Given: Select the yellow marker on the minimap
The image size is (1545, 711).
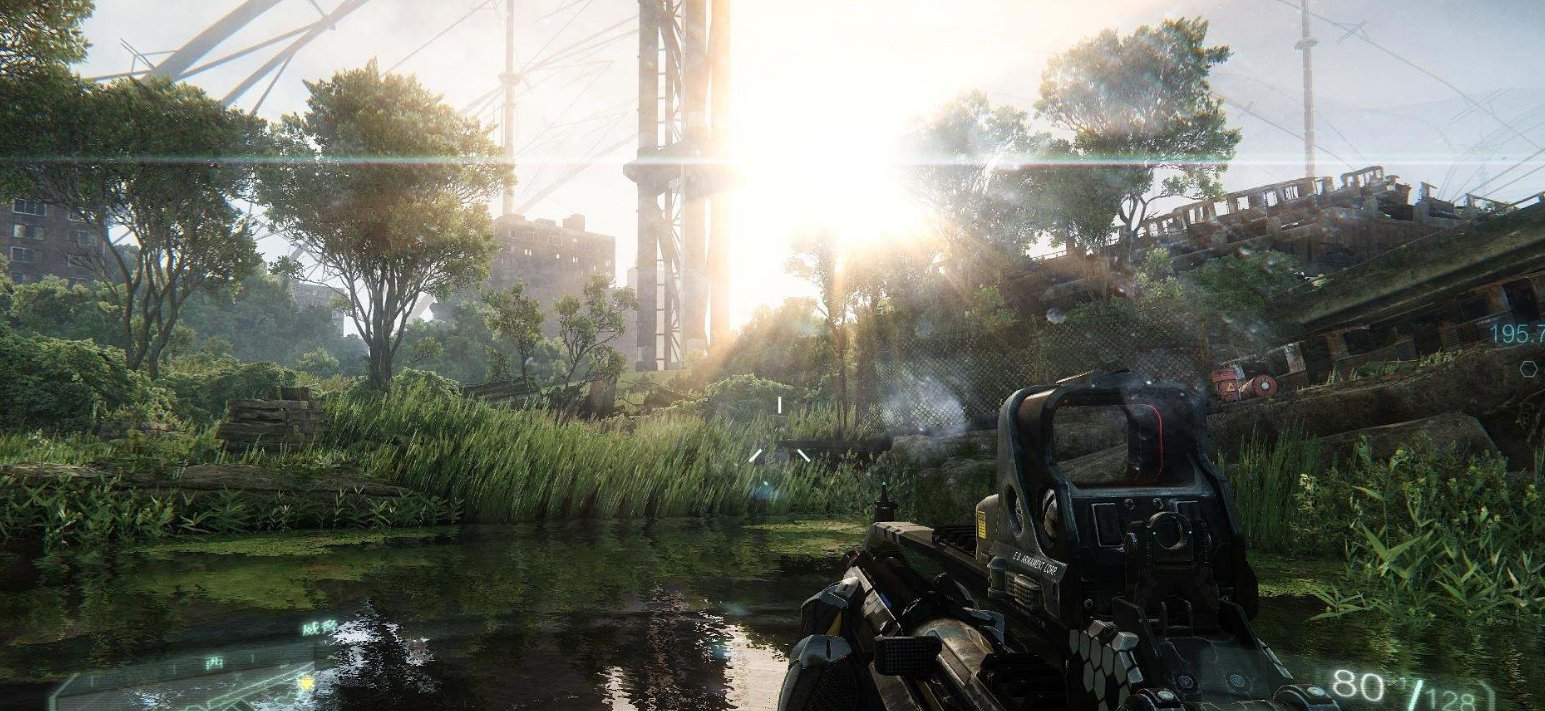Looking at the screenshot, I should 307,683.
